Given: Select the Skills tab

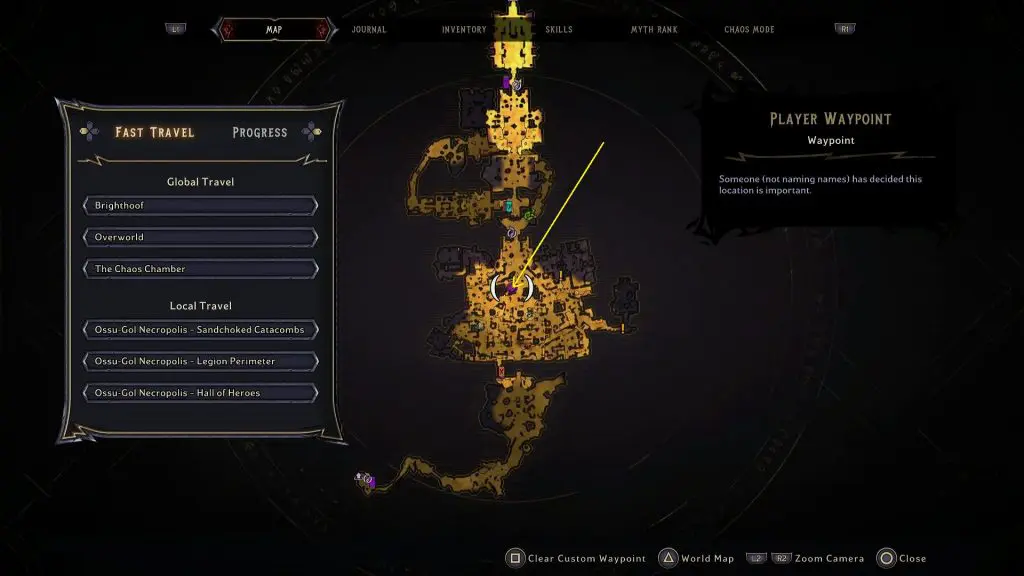Looking at the screenshot, I should point(559,29).
